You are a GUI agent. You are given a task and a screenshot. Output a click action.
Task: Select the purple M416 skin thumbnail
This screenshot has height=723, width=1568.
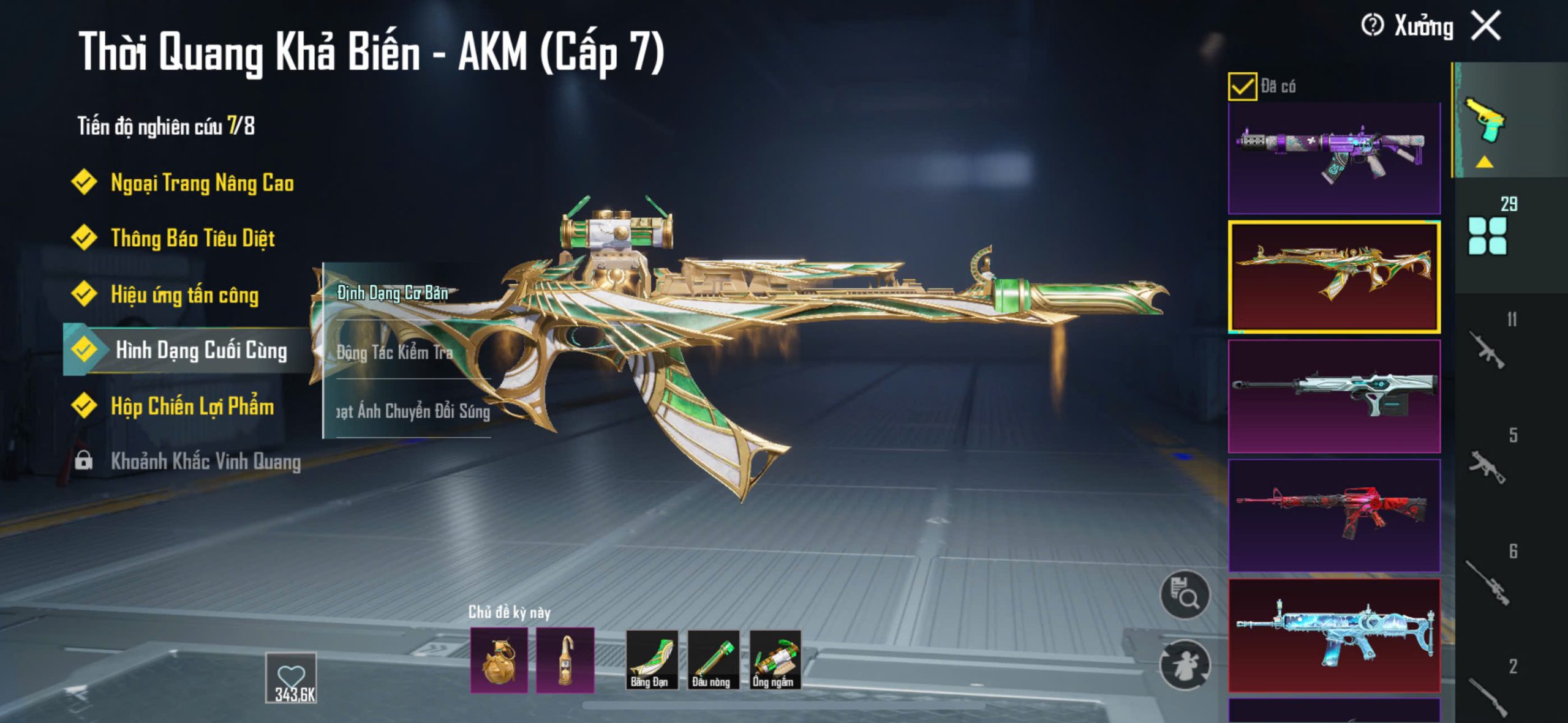point(1334,158)
